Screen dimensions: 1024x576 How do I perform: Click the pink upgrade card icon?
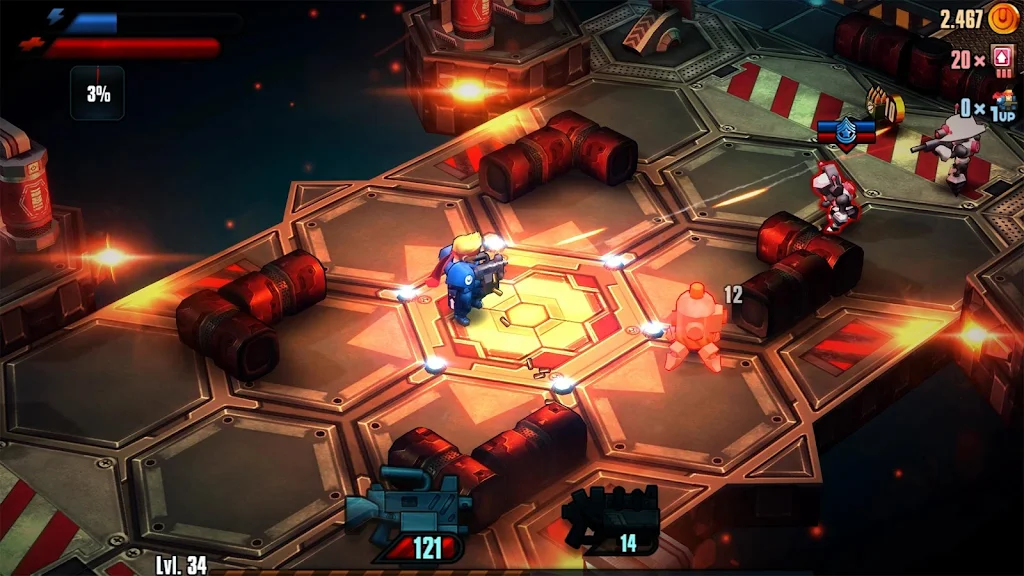pyautogui.click(x=1002, y=59)
